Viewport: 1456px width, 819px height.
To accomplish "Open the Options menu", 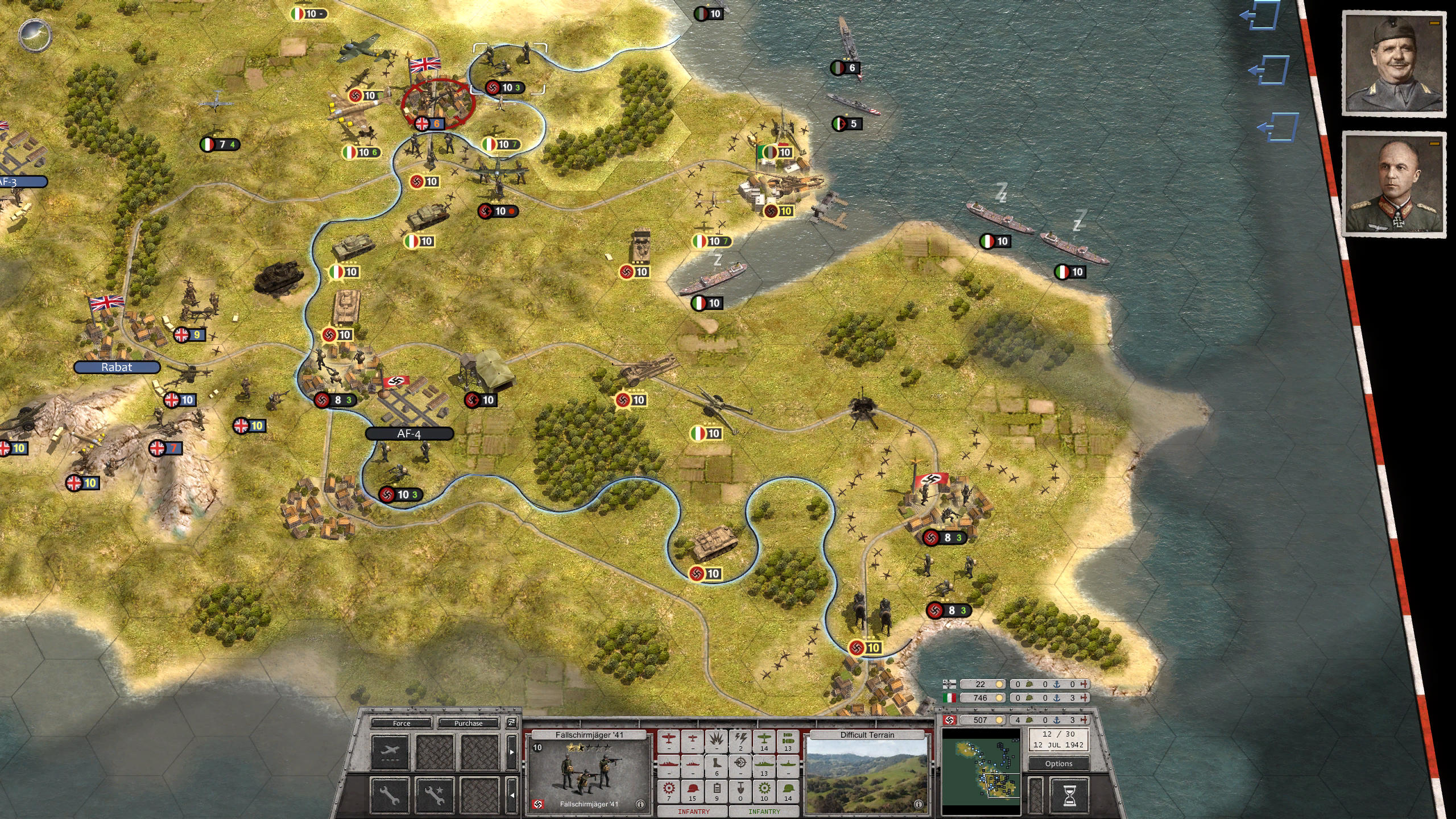I will pyautogui.click(x=1060, y=764).
